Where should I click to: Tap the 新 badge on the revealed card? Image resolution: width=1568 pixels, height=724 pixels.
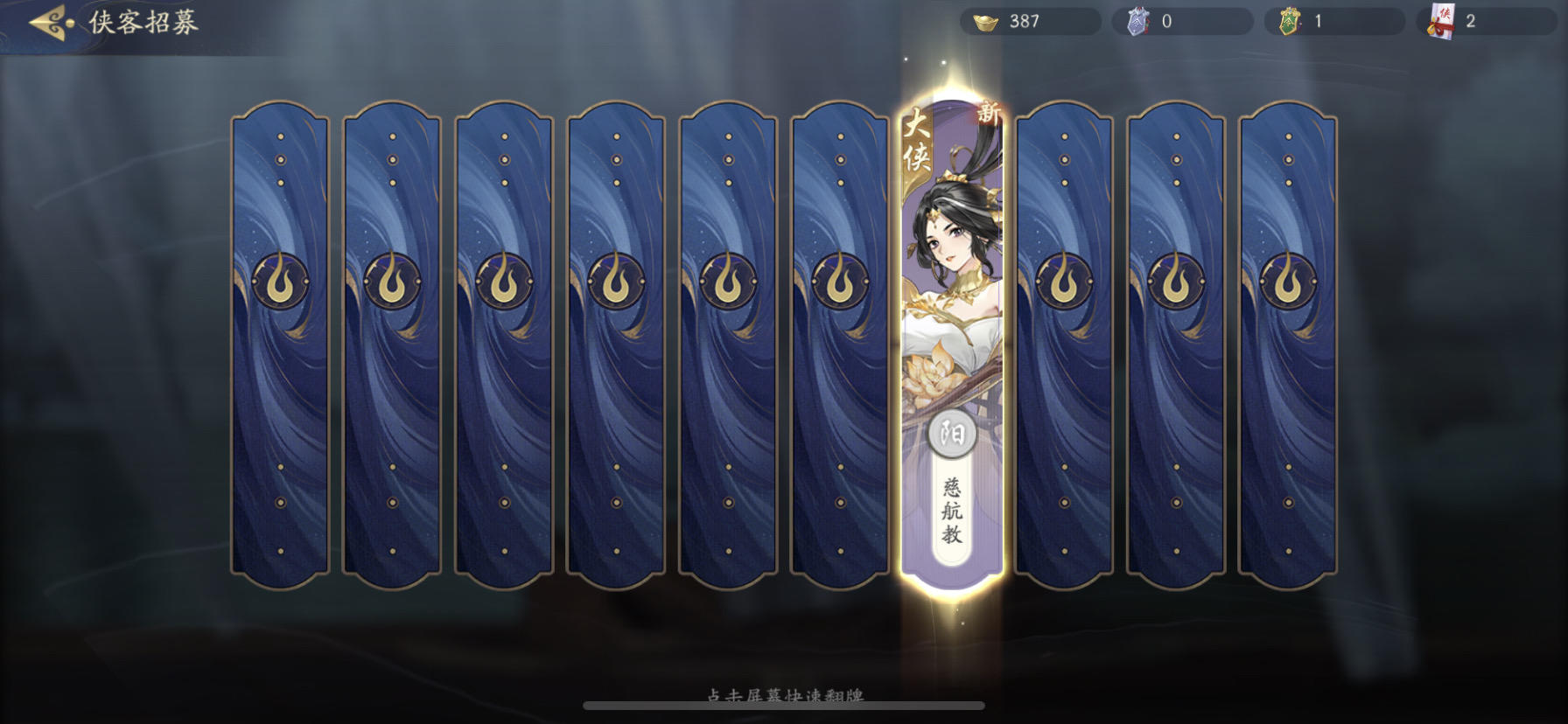pyautogui.click(x=989, y=111)
